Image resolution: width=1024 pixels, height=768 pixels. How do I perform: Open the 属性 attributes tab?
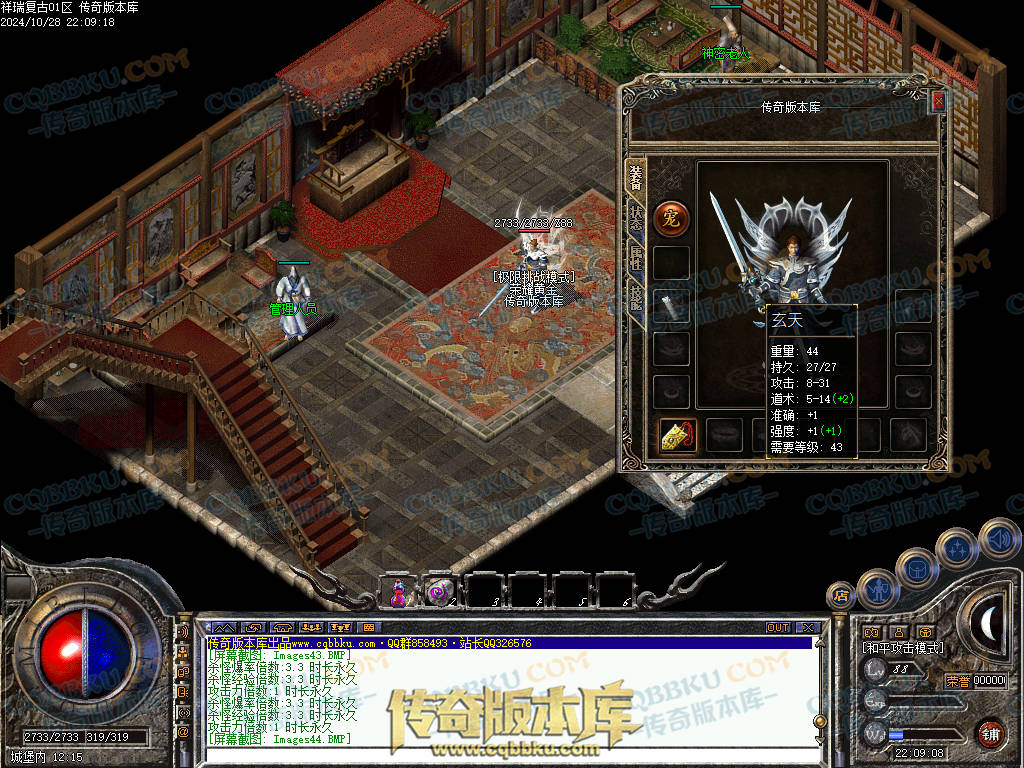click(x=636, y=255)
